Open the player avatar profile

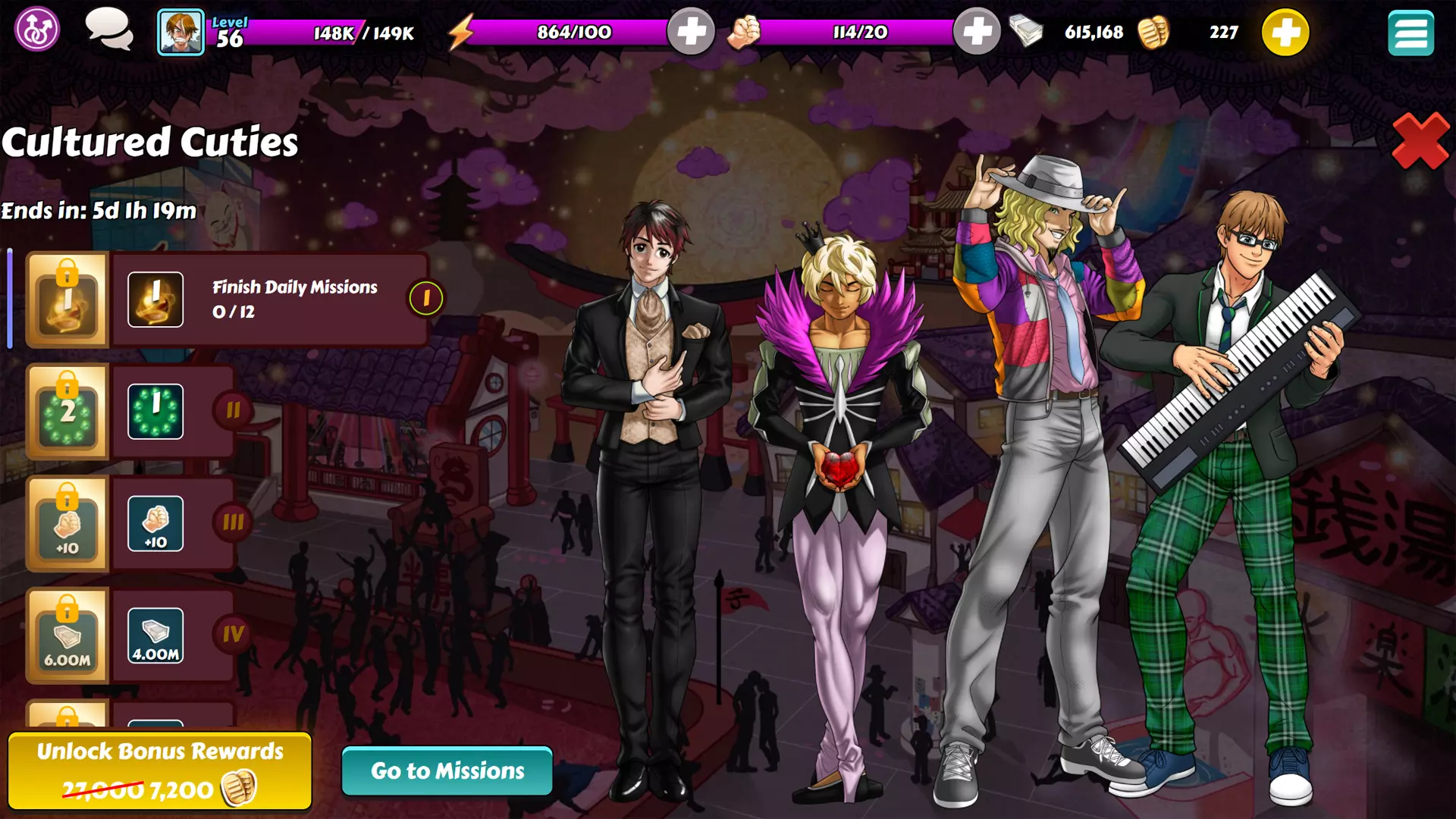click(180, 33)
